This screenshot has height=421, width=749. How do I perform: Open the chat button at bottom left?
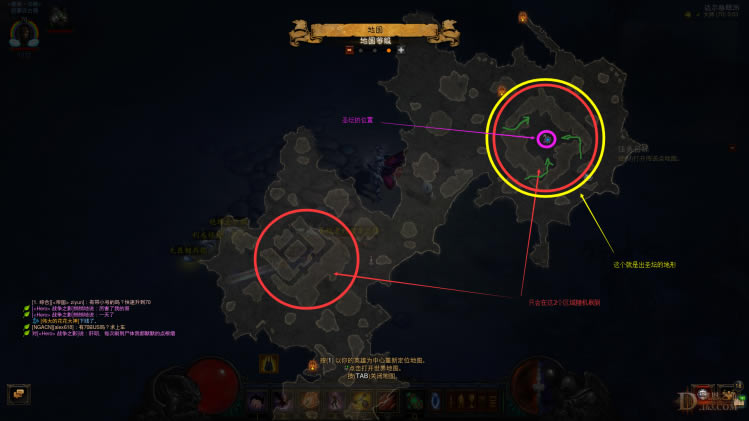click(x=16, y=394)
